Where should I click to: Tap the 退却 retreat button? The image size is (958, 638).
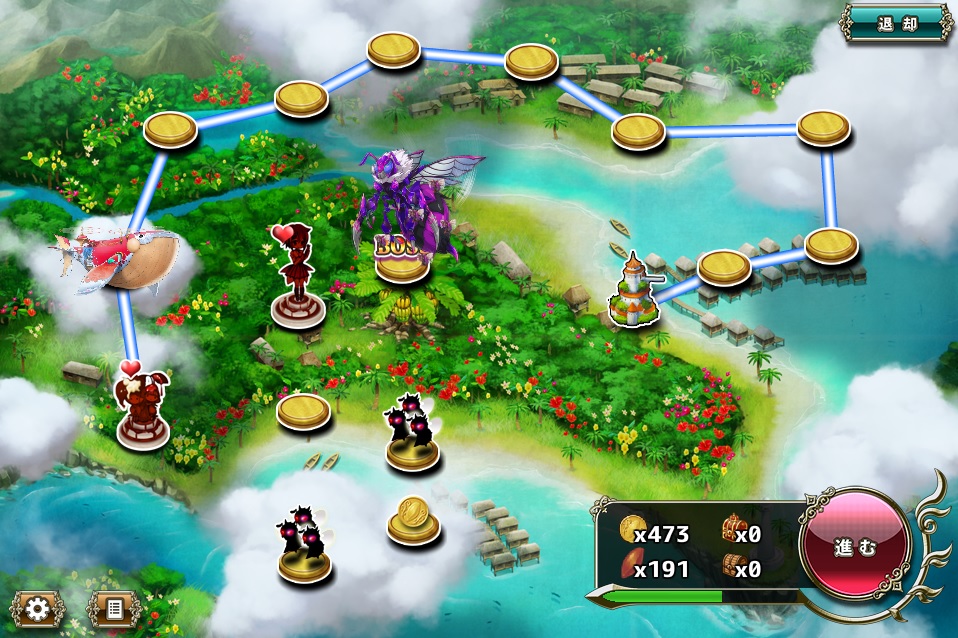point(896,23)
